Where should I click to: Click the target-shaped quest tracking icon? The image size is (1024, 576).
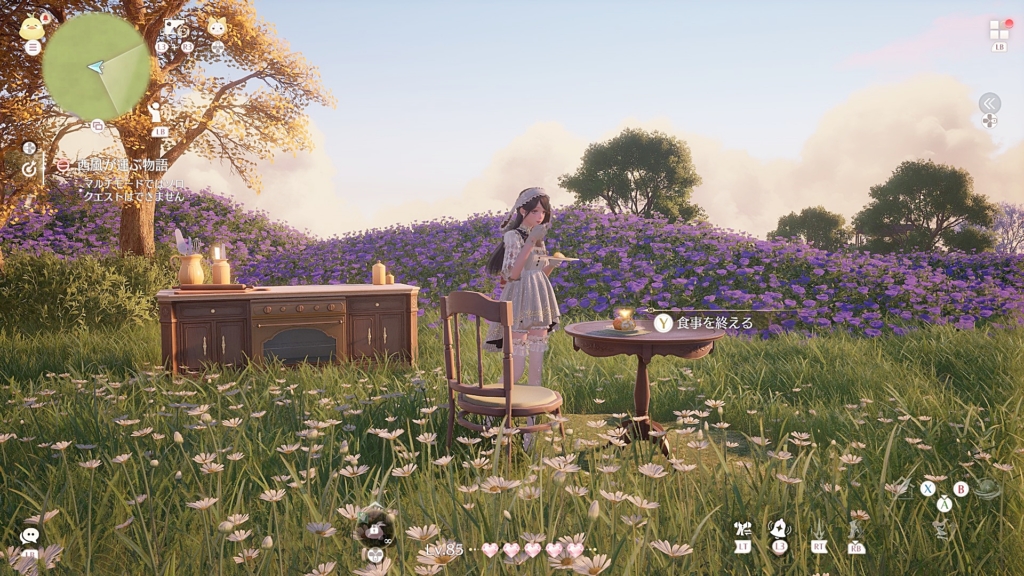pos(29,169)
